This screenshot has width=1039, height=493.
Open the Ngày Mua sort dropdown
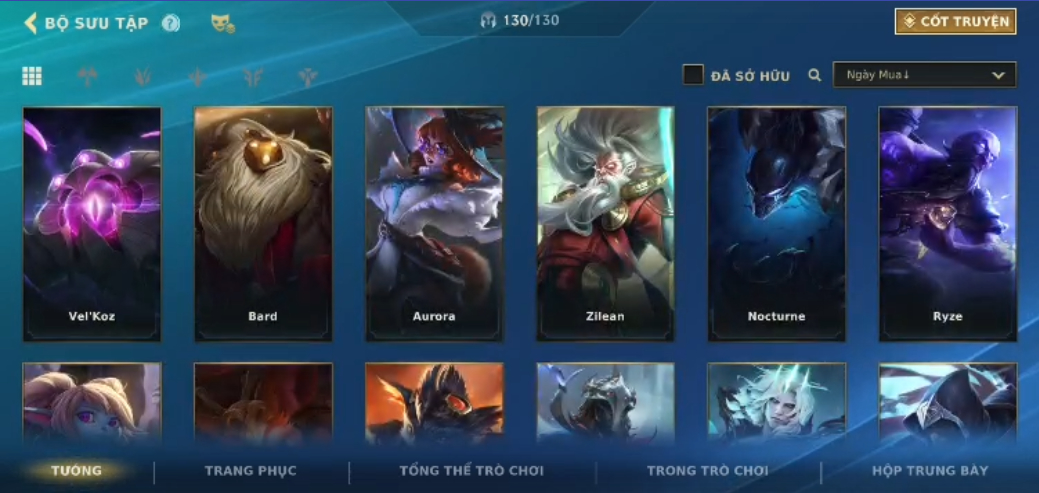point(924,75)
